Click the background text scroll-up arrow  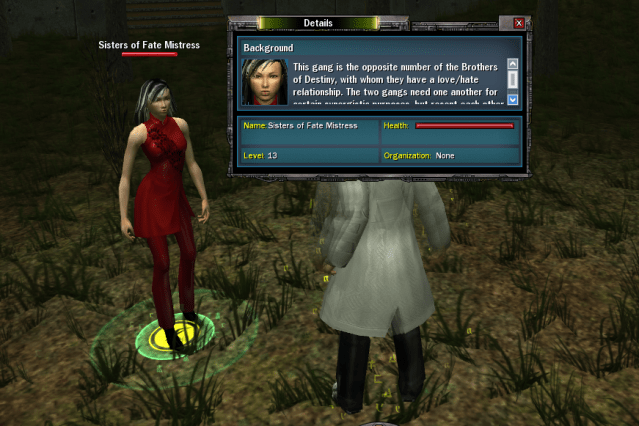(x=513, y=64)
